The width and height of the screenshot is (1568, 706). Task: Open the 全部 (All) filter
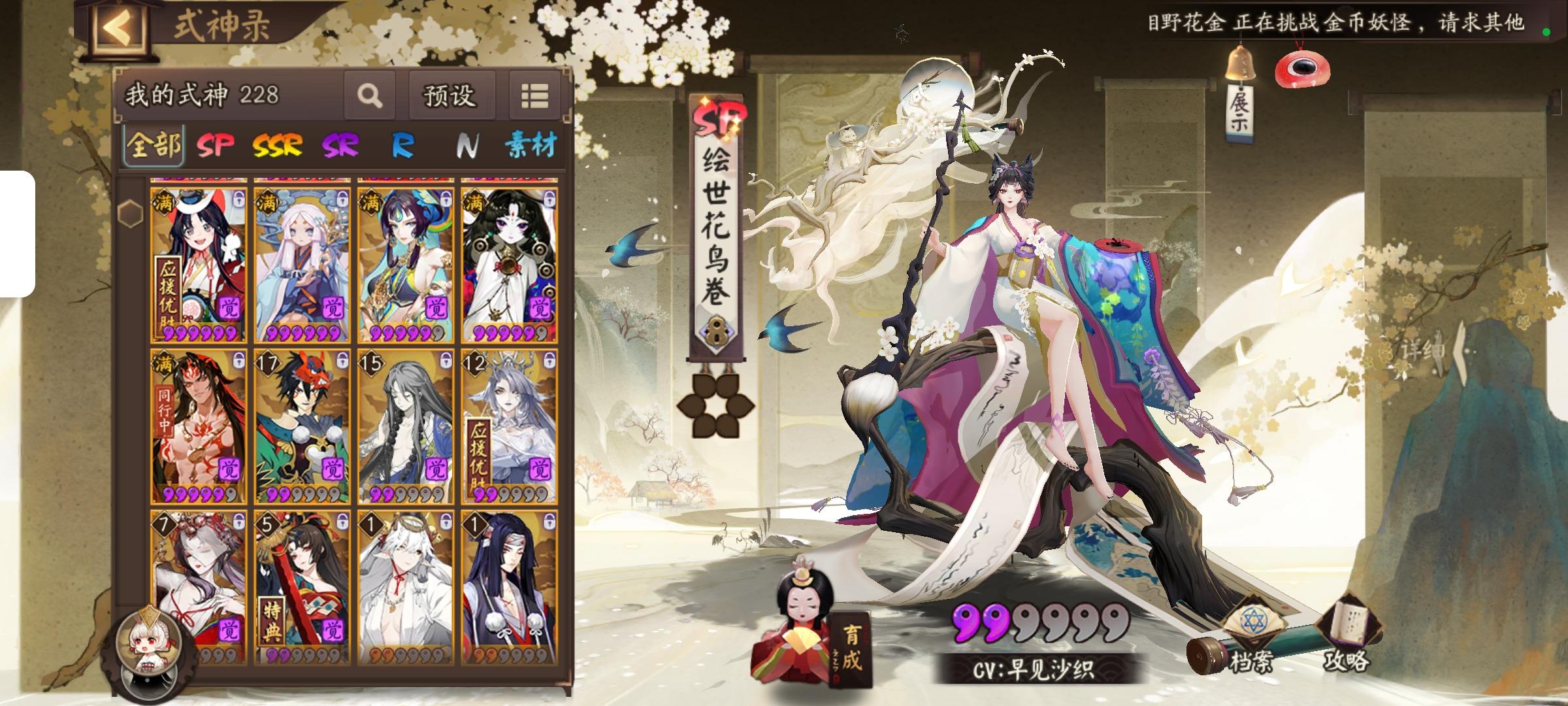tap(154, 146)
